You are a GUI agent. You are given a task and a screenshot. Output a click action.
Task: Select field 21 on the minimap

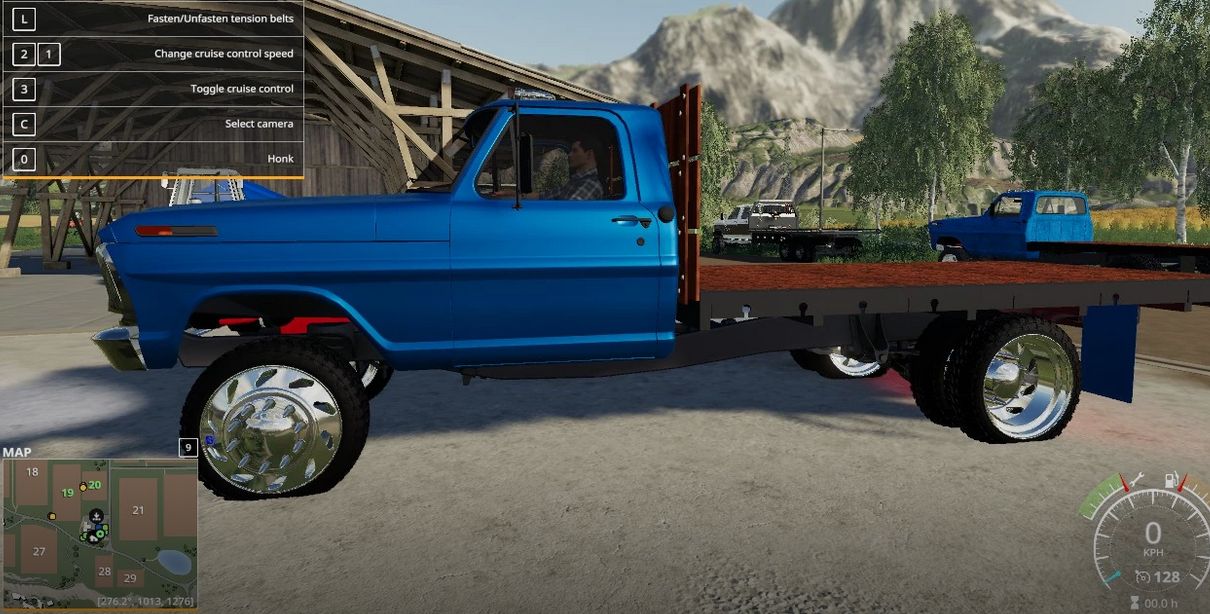tap(138, 510)
